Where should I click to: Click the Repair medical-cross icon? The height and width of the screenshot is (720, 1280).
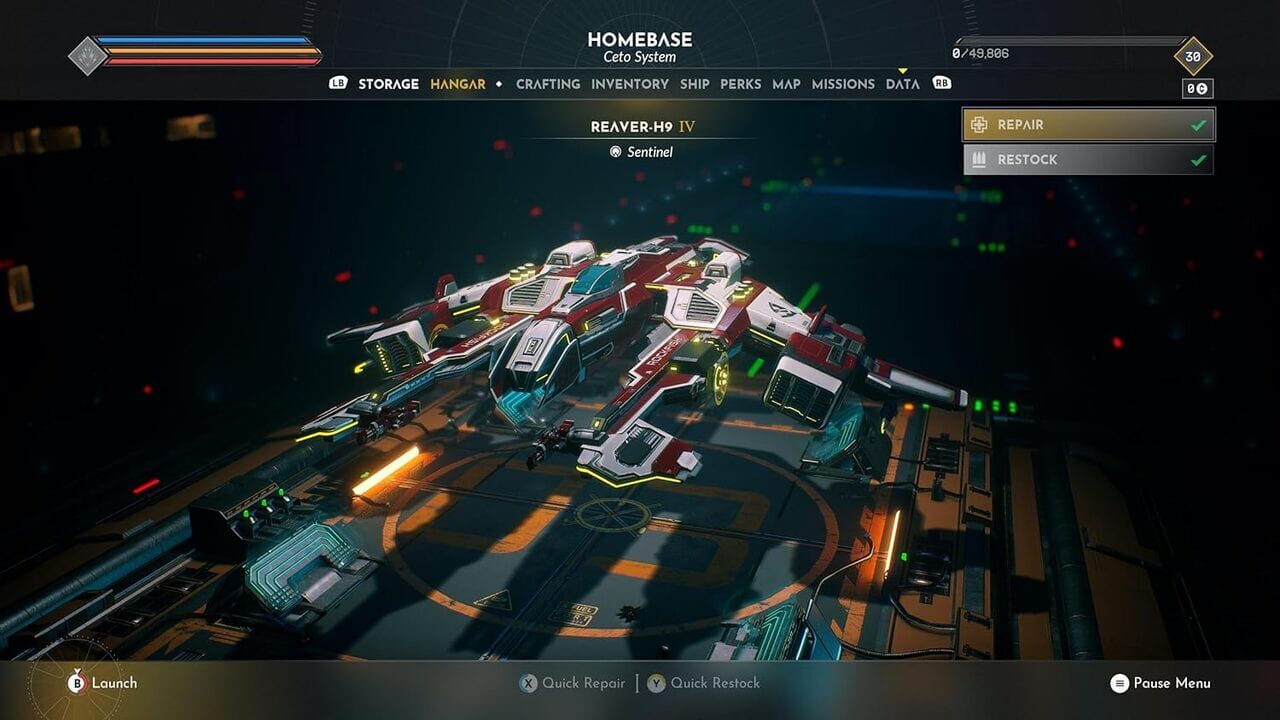pyautogui.click(x=979, y=124)
